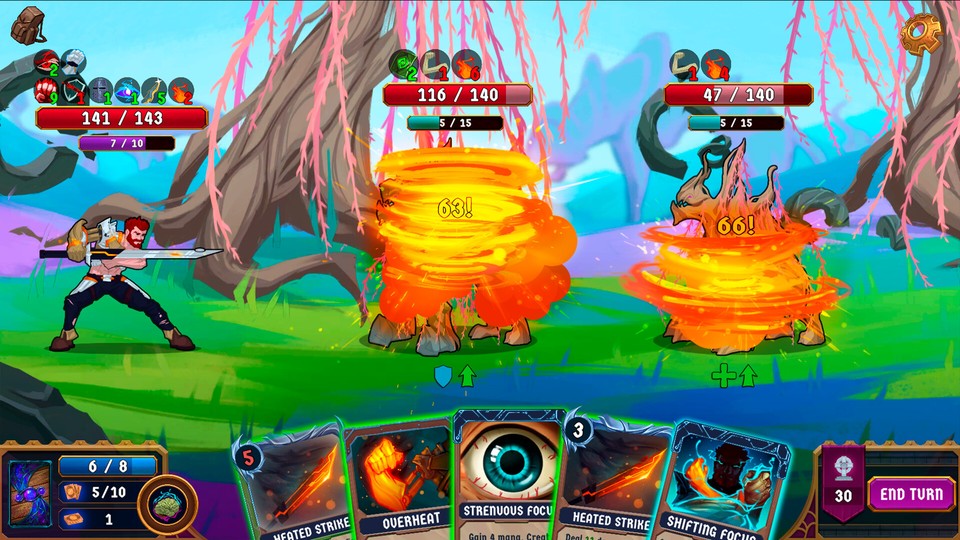The image size is (960, 540).
Task: Inspect the player's knight helmet buff icon
Action: (100, 91)
